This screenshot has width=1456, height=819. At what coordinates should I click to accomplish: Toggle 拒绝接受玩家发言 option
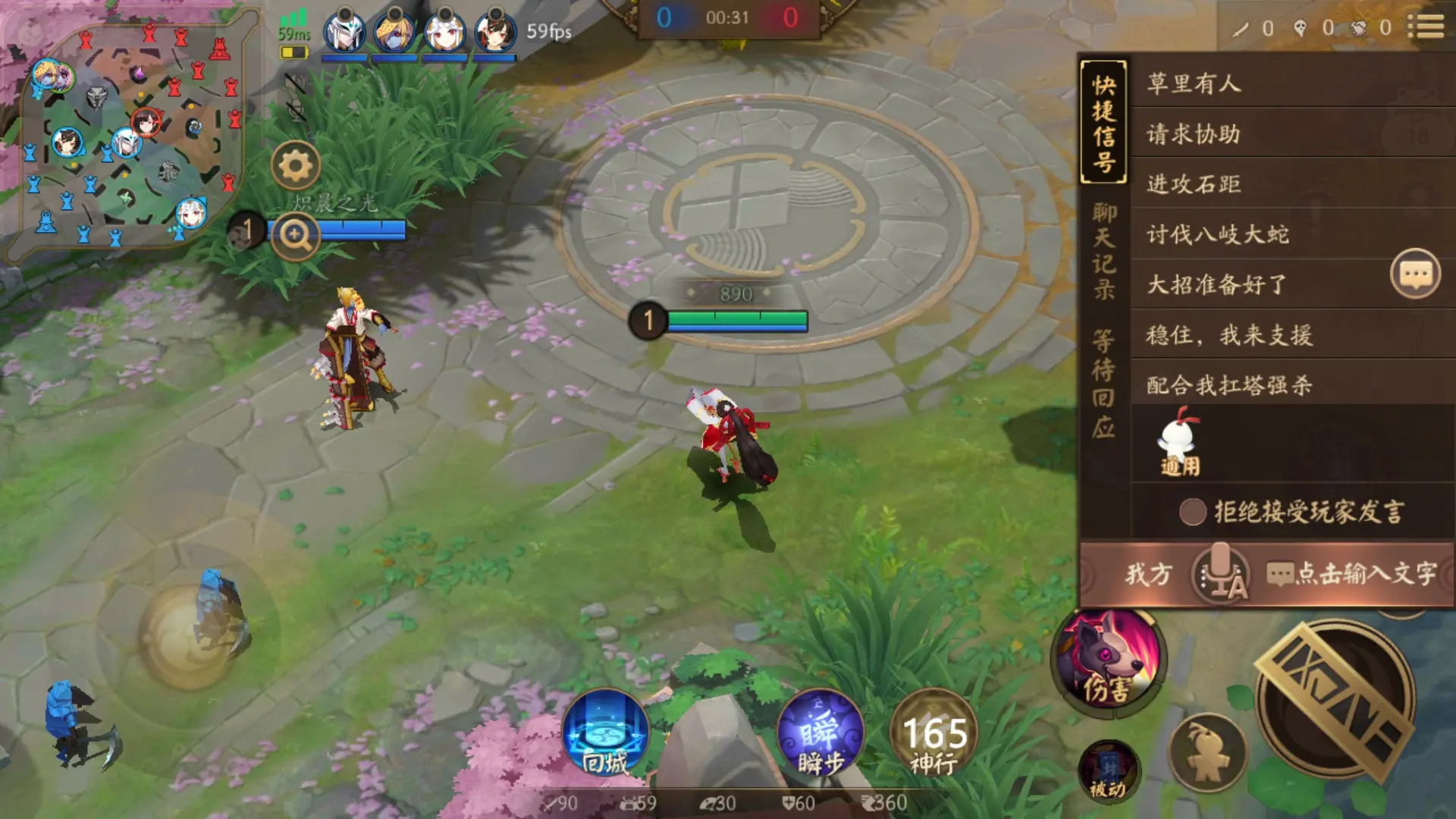coord(1193,512)
